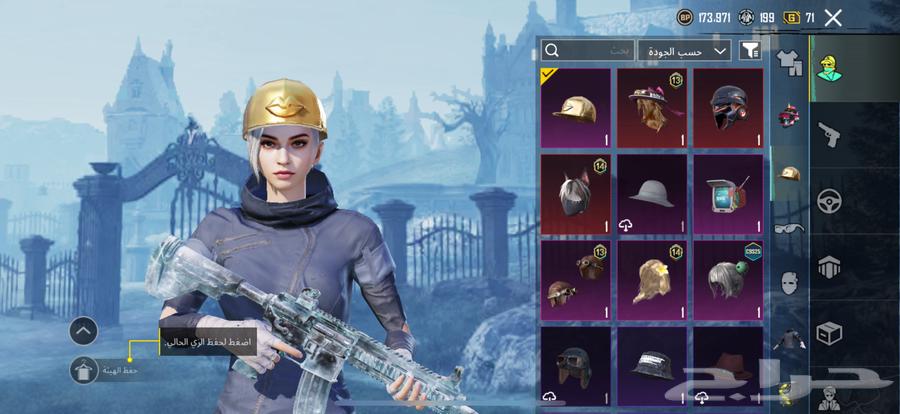This screenshot has width=900, height=414.
Task: Select the red and black helmet
Action: tap(728, 108)
